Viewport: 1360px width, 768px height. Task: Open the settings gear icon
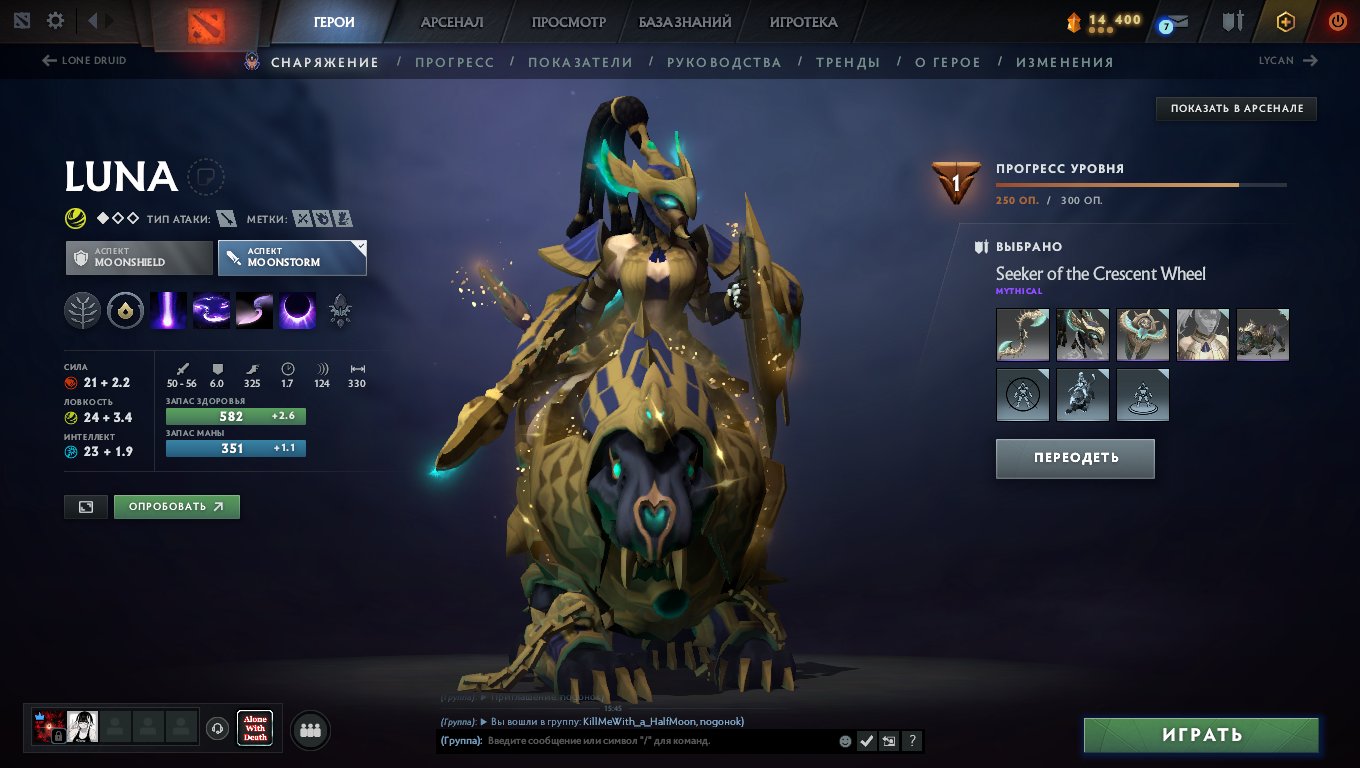pyautogui.click(x=56, y=19)
